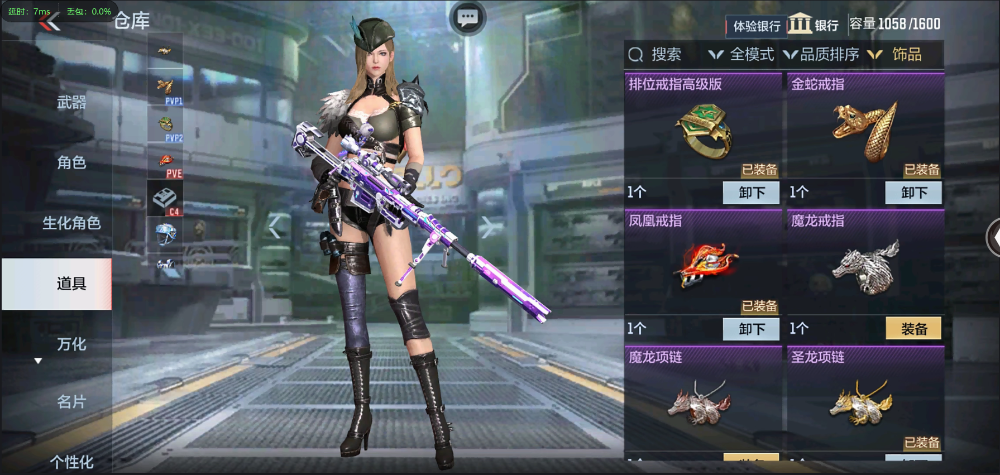Select the 道具 category tab
1000x475 pixels.
pos(71,283)
